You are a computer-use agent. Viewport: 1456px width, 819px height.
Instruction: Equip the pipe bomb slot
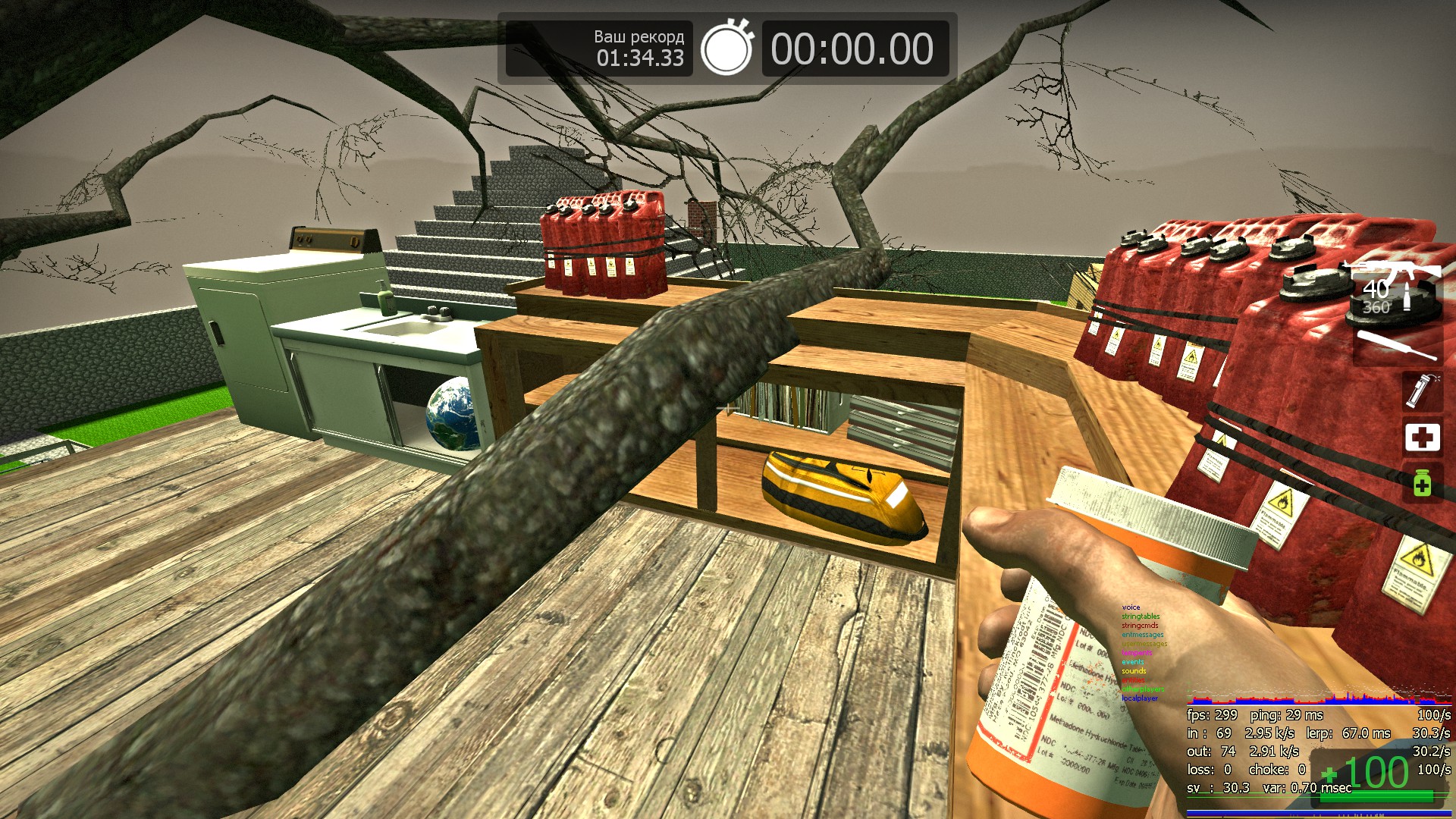point(1422,390)
